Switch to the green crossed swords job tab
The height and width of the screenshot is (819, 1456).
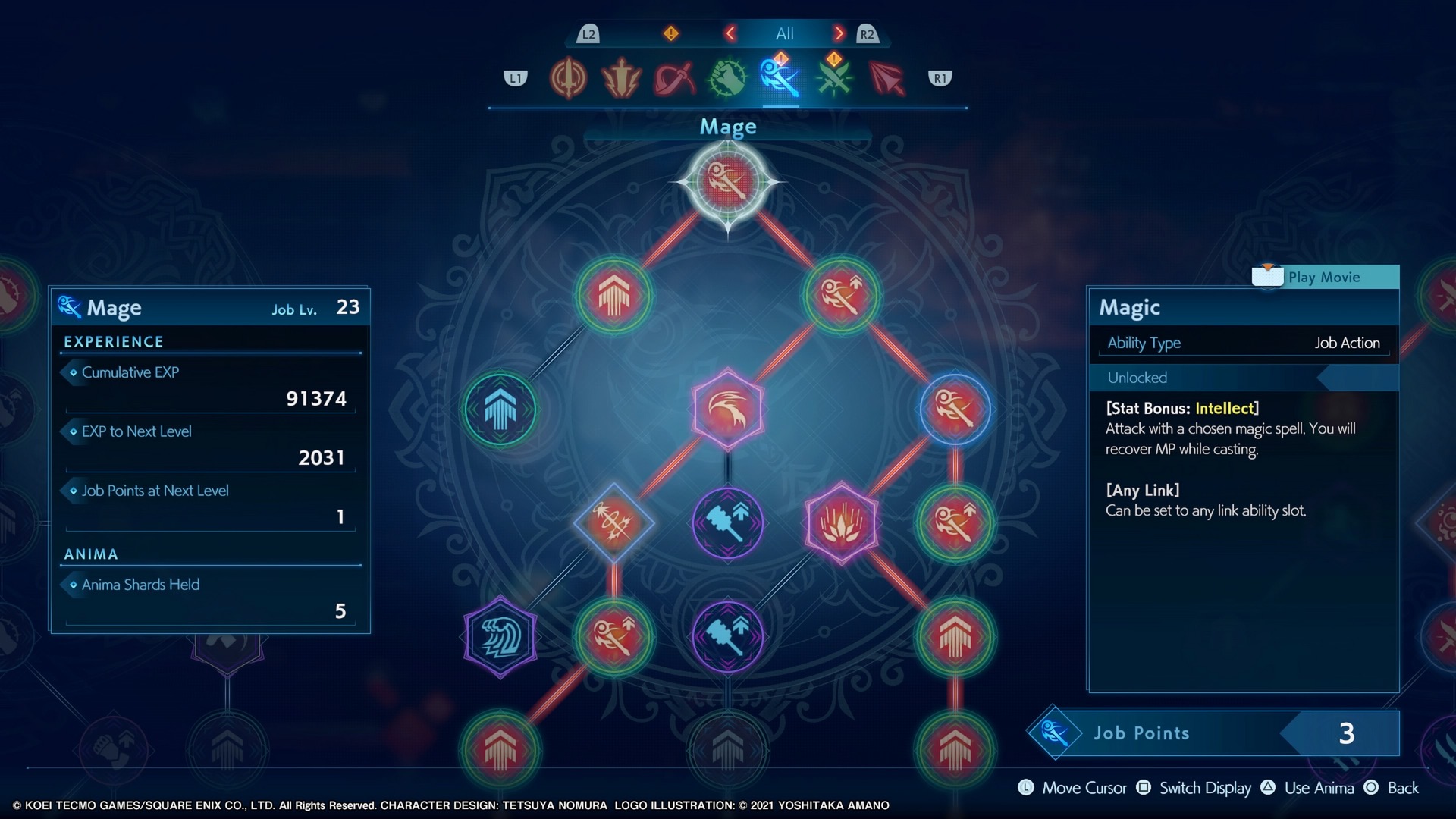[833, 78]
